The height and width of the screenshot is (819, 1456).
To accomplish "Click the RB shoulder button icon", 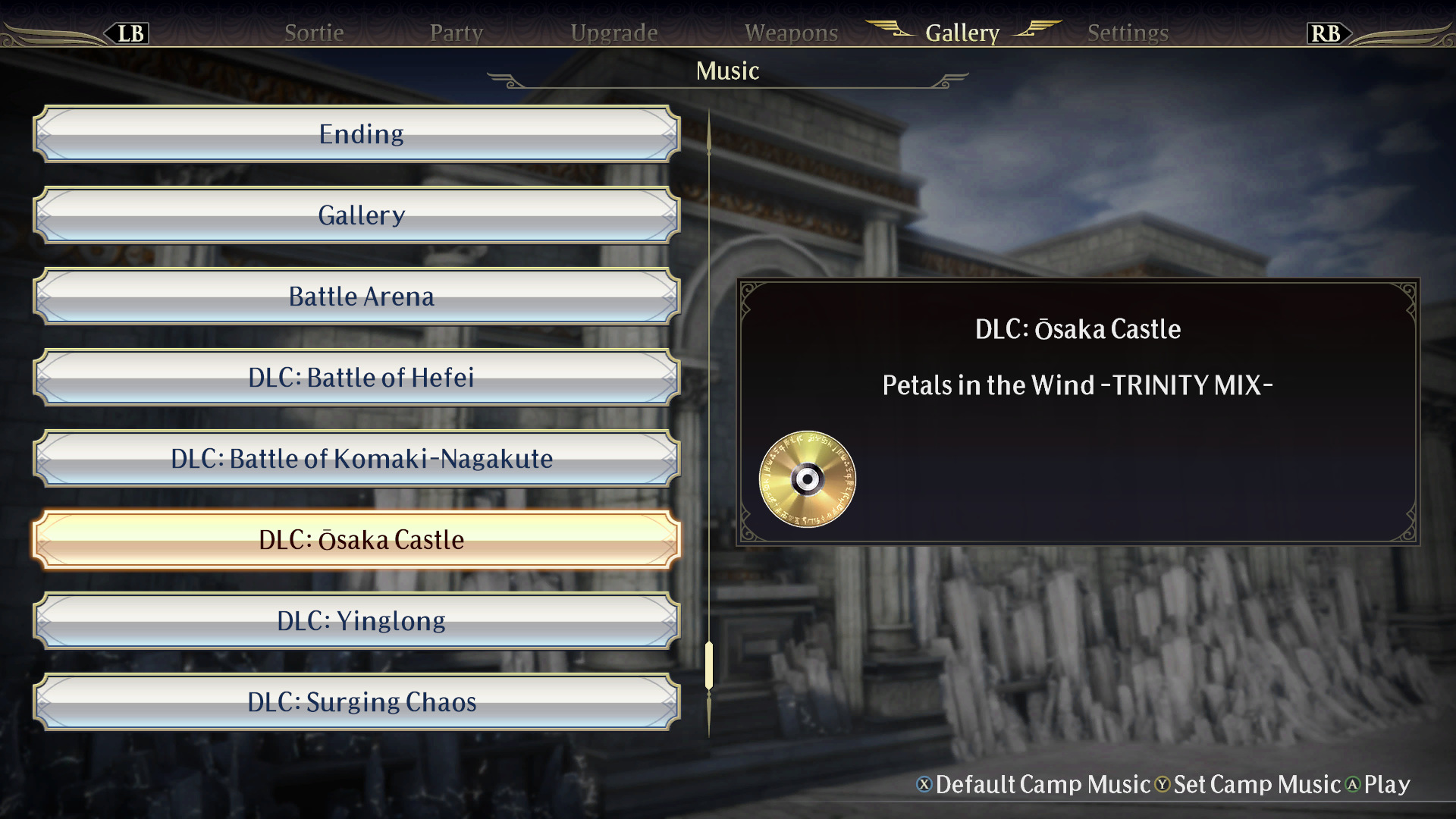I will point(1327,33).
